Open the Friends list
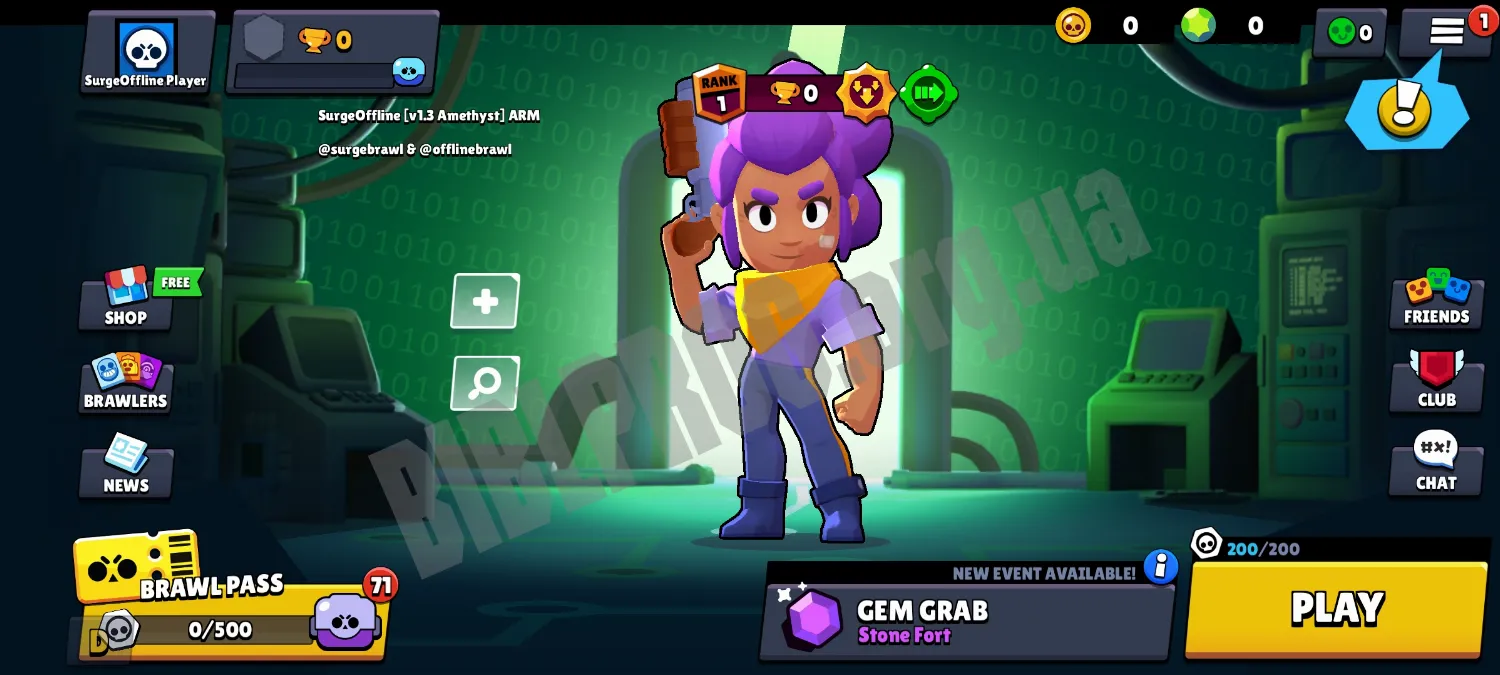 click(x=1436, y=299)
